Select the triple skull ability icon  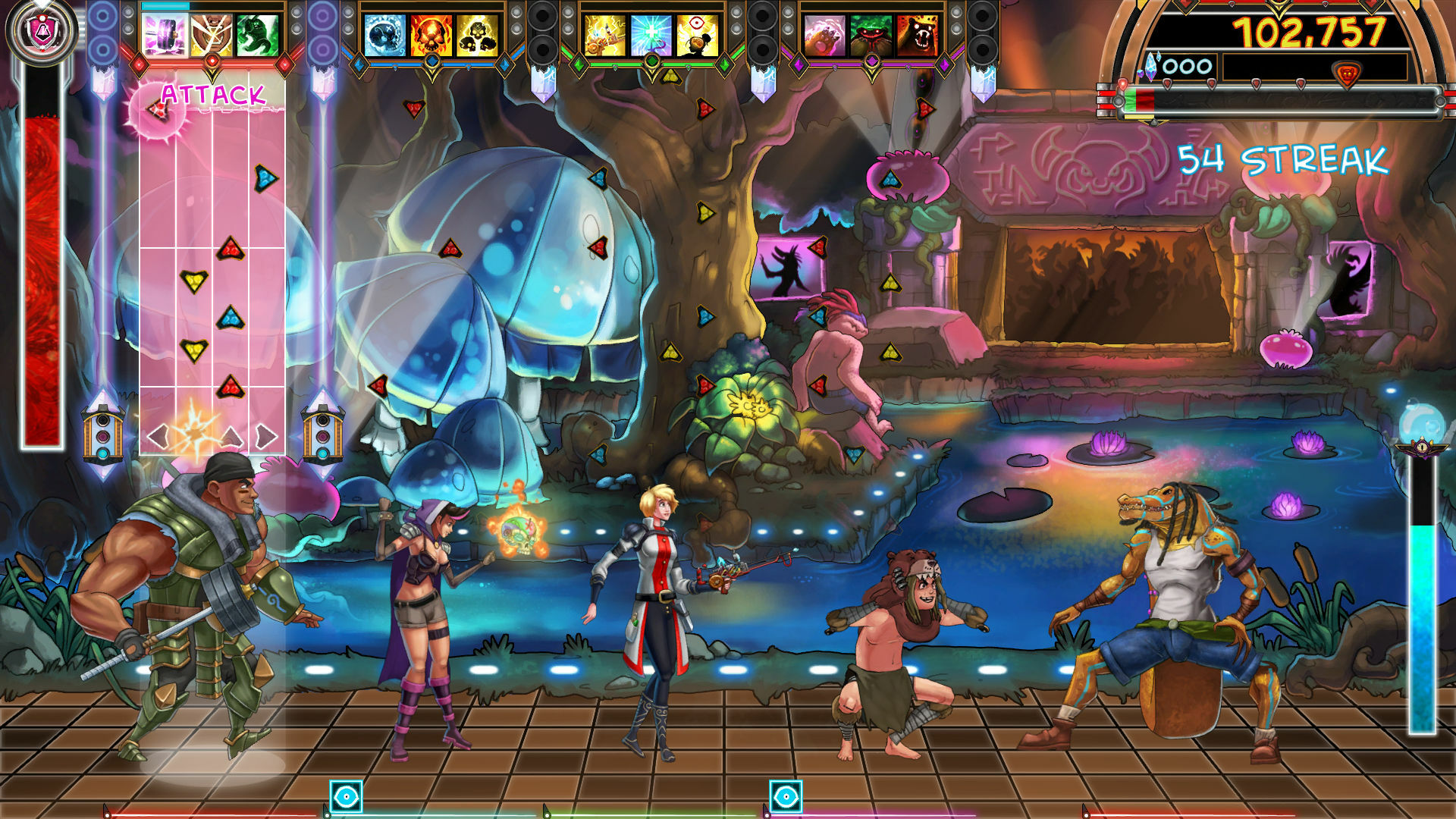[x=476, y=34]
